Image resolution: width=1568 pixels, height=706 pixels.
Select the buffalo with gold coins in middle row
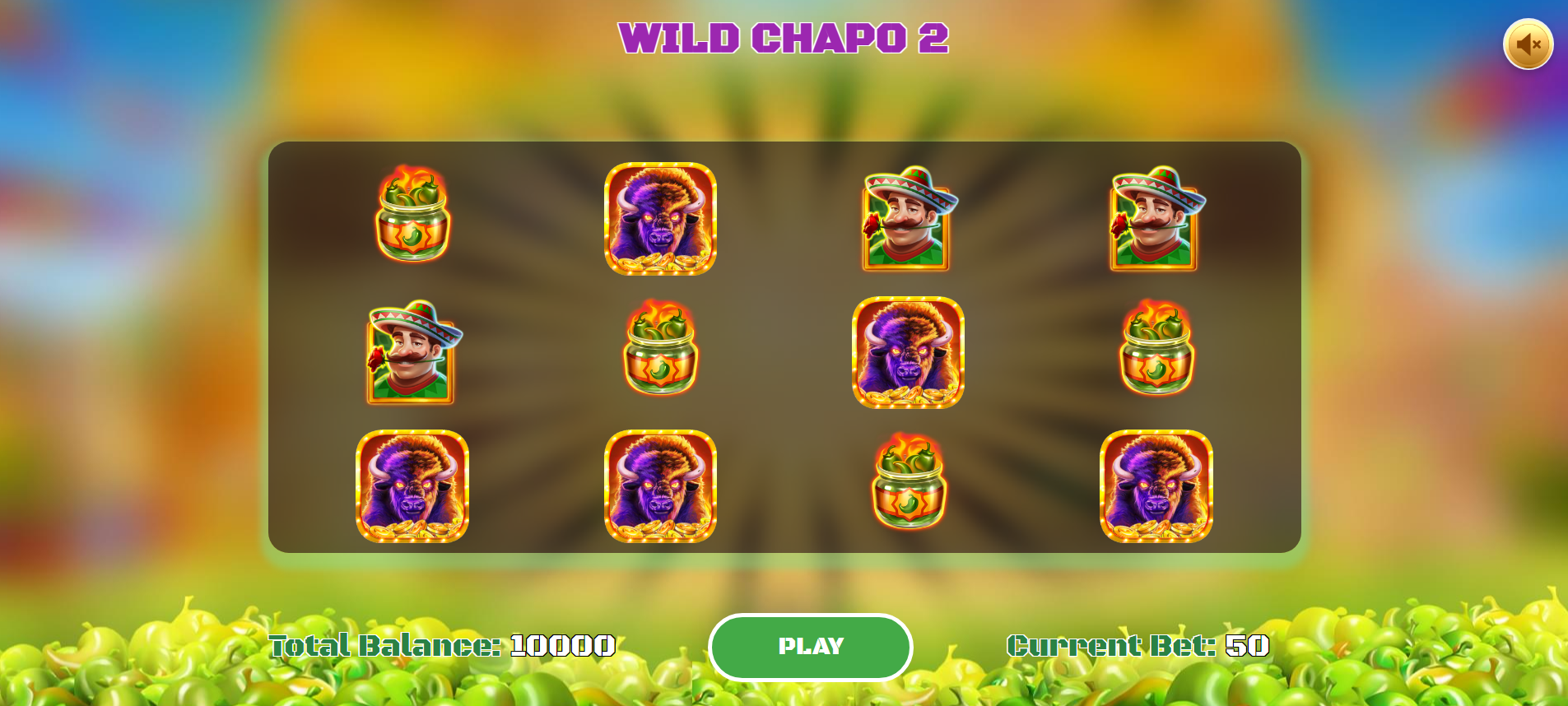(908, 354)
